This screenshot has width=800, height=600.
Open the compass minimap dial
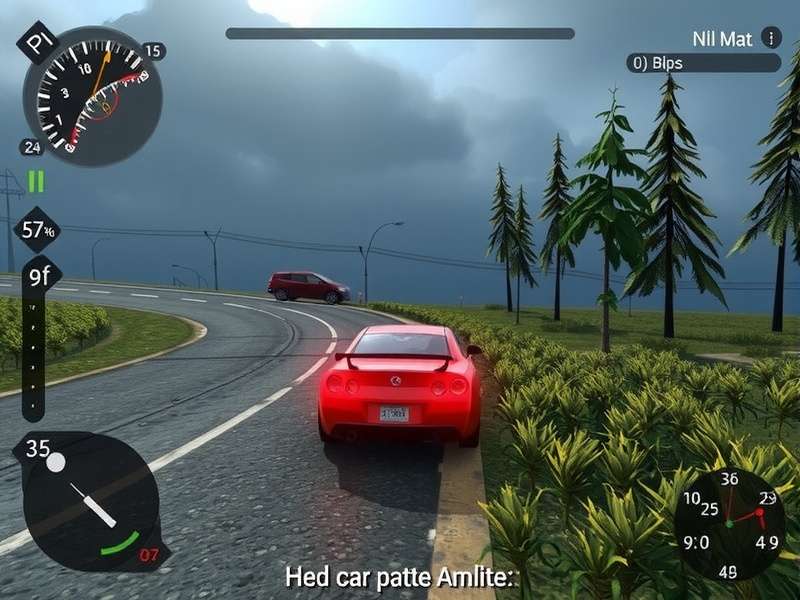729,524
